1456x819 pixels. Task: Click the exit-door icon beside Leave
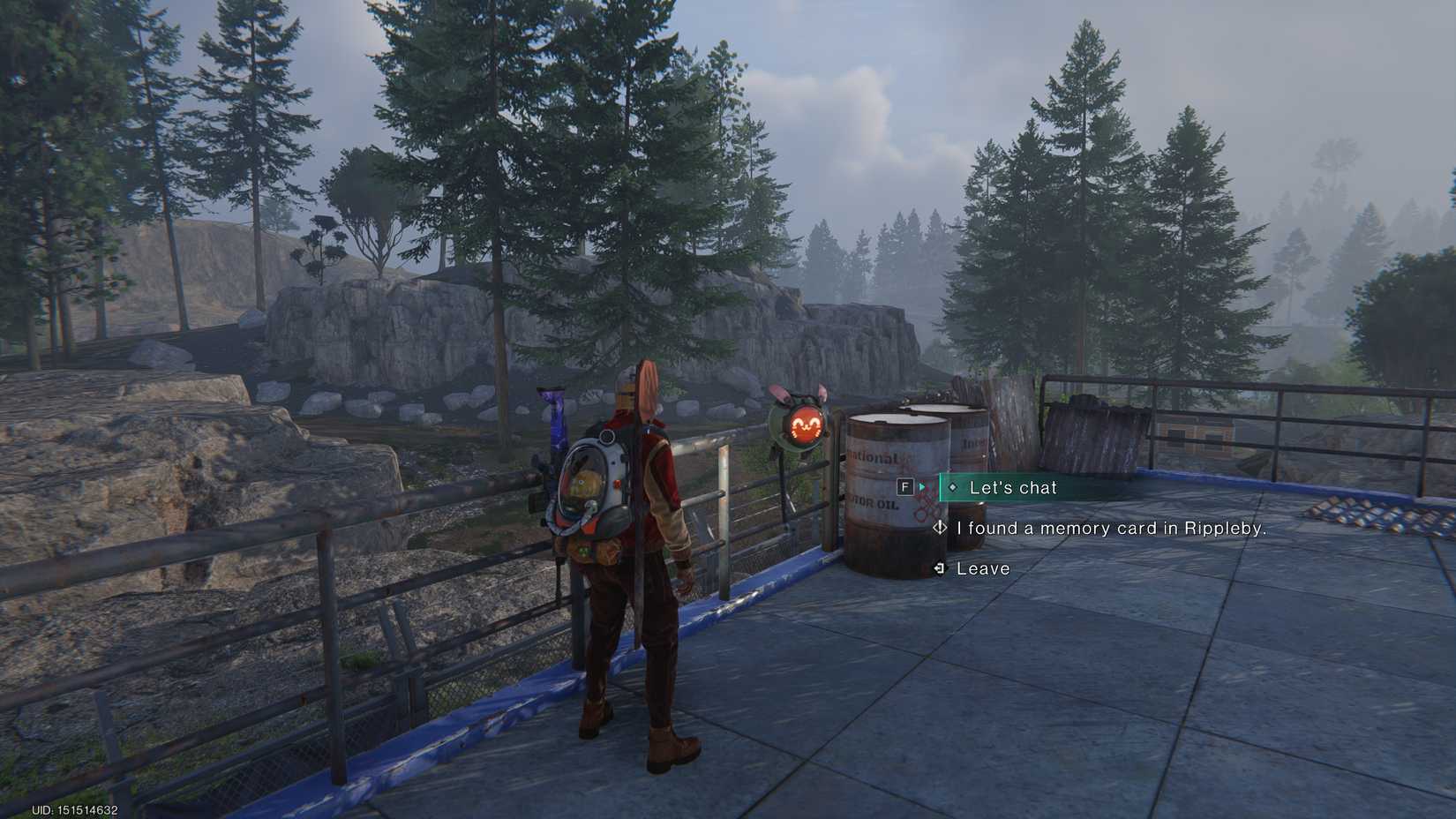(941, 568)
